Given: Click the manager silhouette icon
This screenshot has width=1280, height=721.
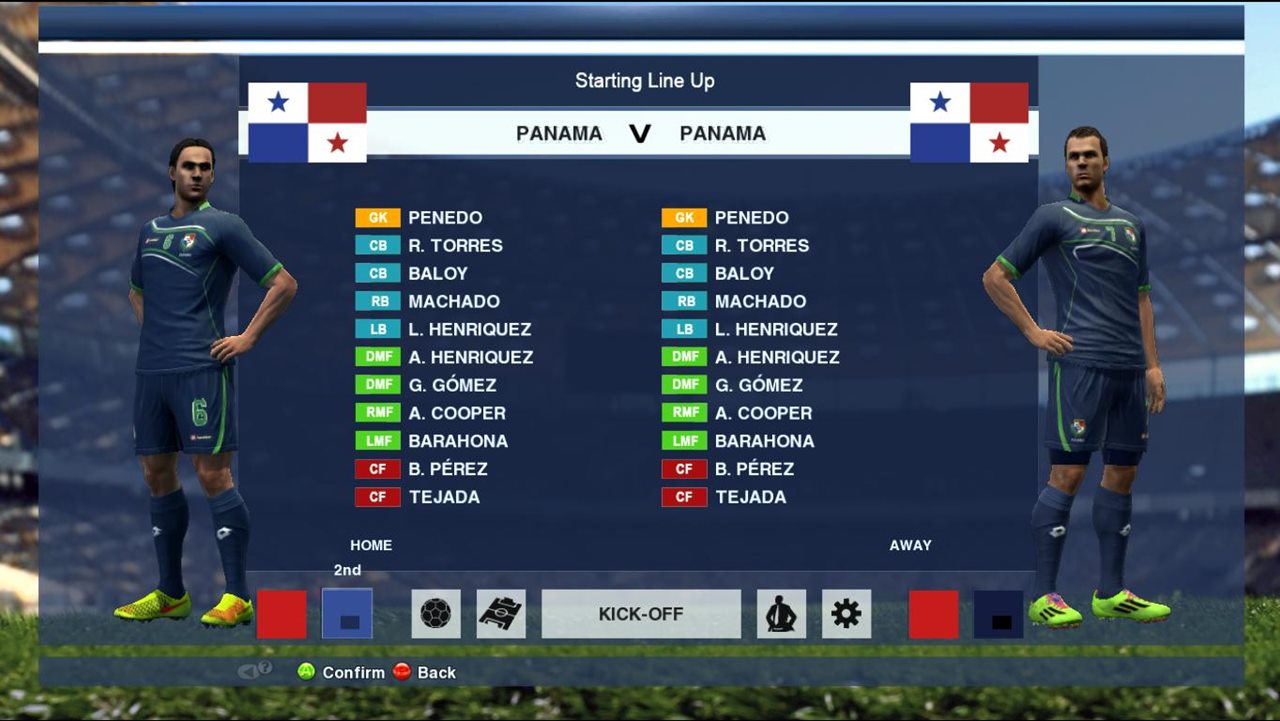Looking at the screenshot, I should 781,614.
